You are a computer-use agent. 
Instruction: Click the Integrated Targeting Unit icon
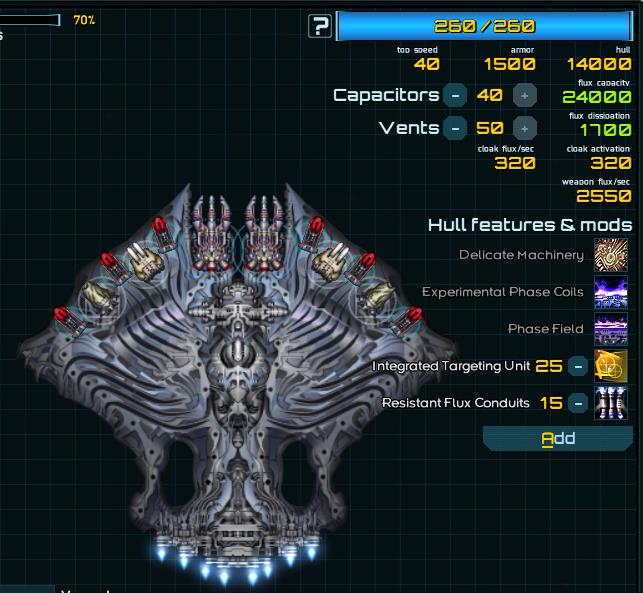point(610,366)
